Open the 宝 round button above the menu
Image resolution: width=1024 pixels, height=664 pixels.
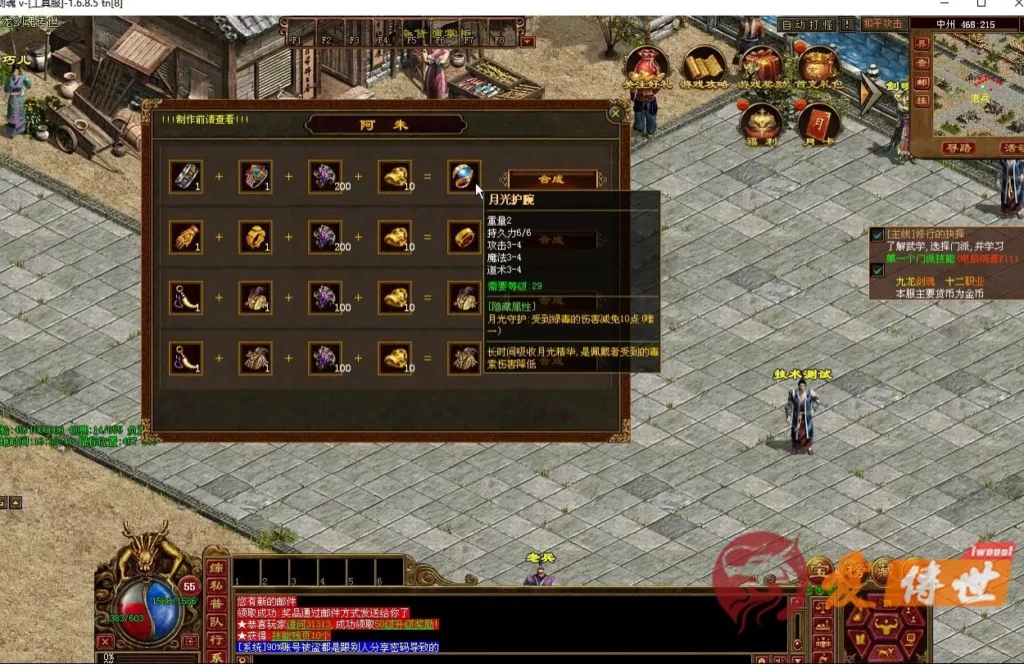(x=819, y=570)
